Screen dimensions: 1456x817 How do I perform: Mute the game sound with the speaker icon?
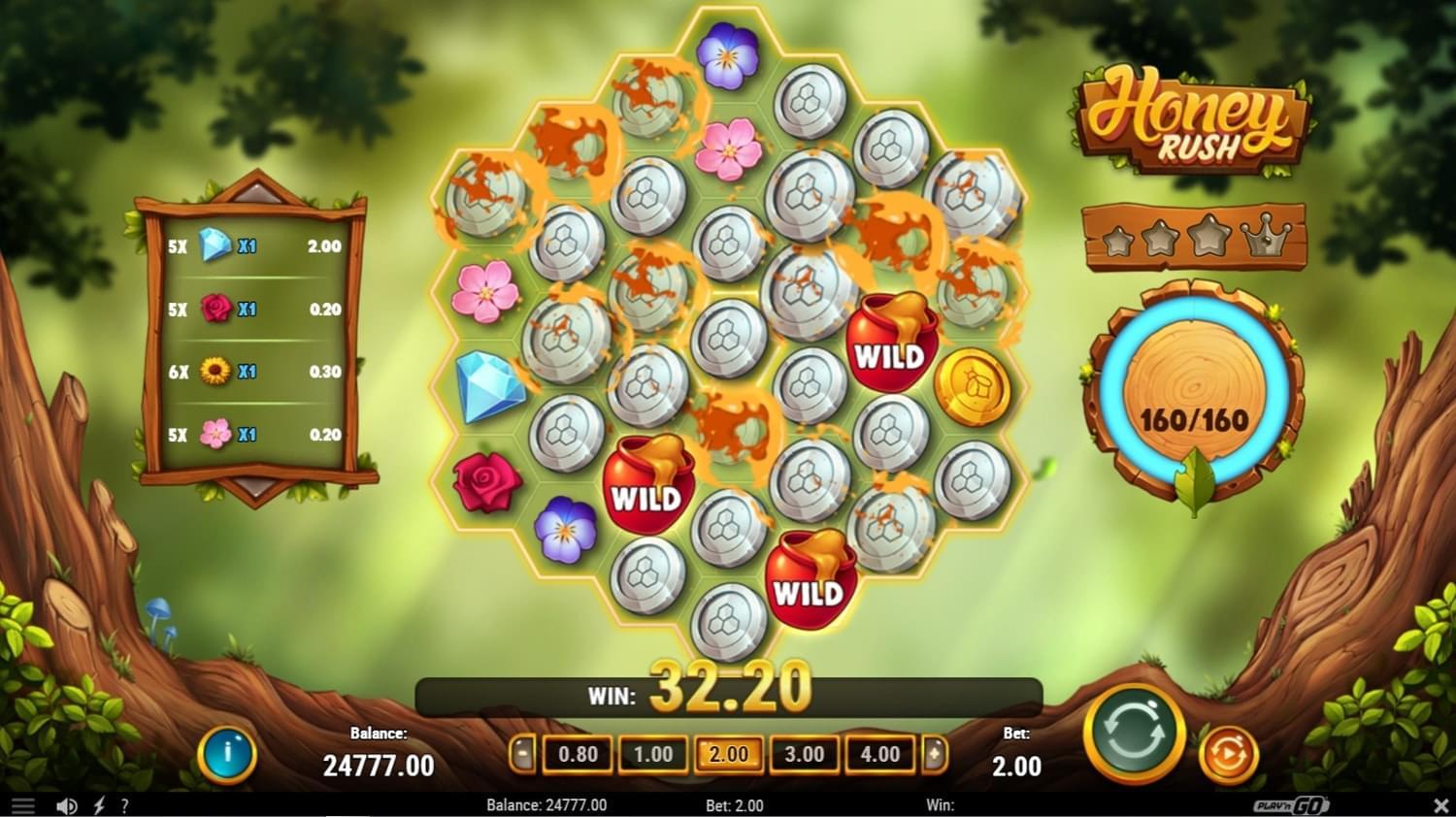click(65, 804)
